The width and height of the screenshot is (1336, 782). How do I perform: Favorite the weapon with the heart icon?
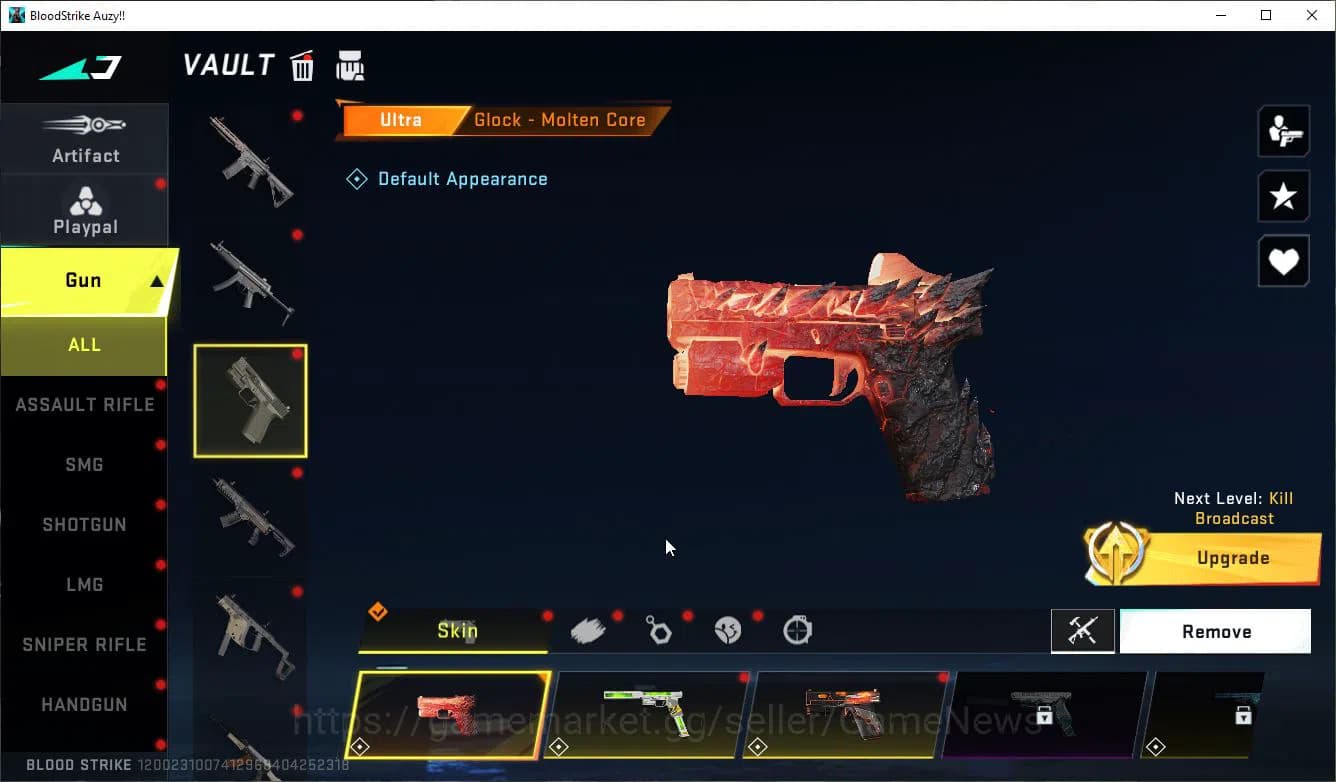click(1283, 261)
